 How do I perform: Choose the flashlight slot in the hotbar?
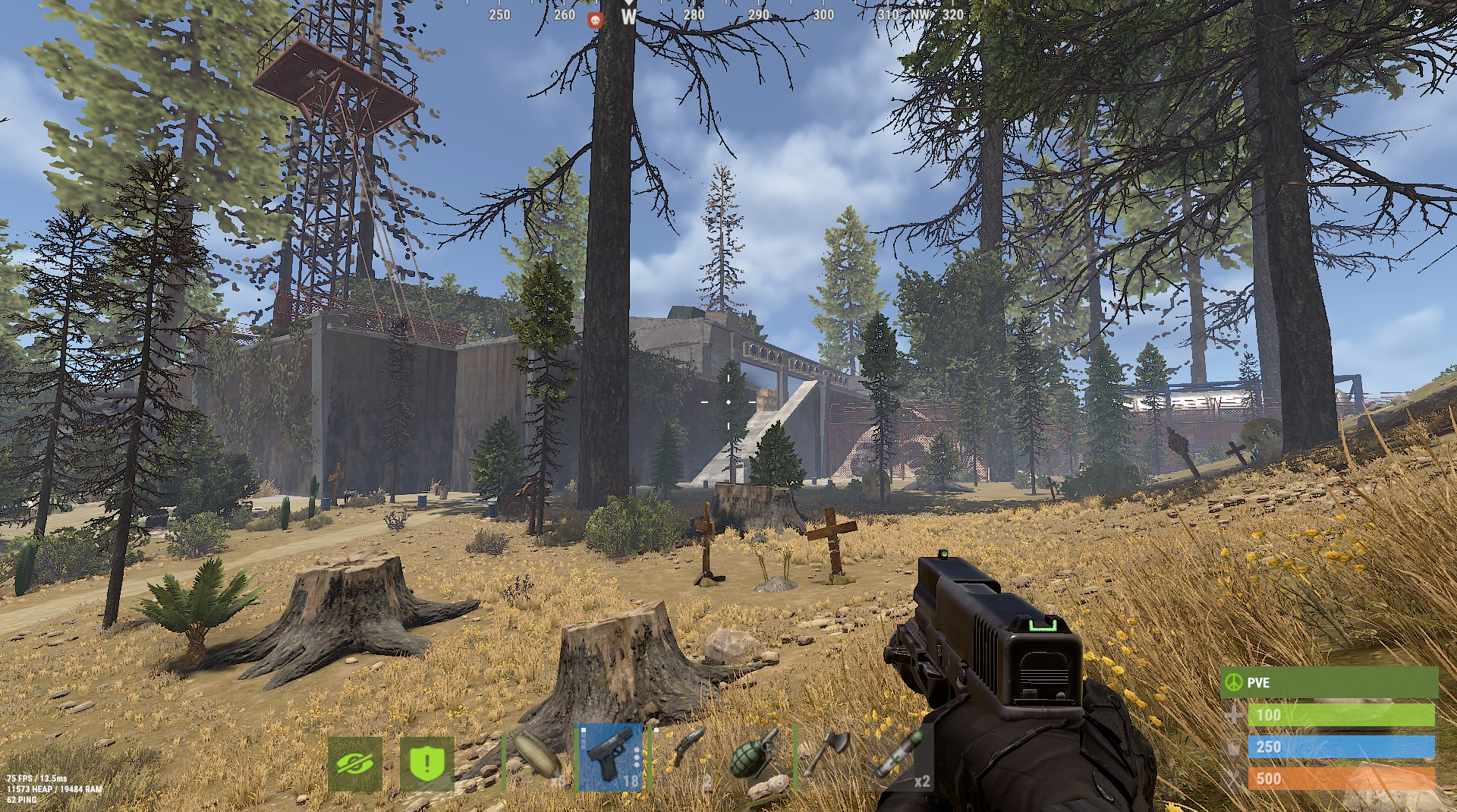(684, 757)
